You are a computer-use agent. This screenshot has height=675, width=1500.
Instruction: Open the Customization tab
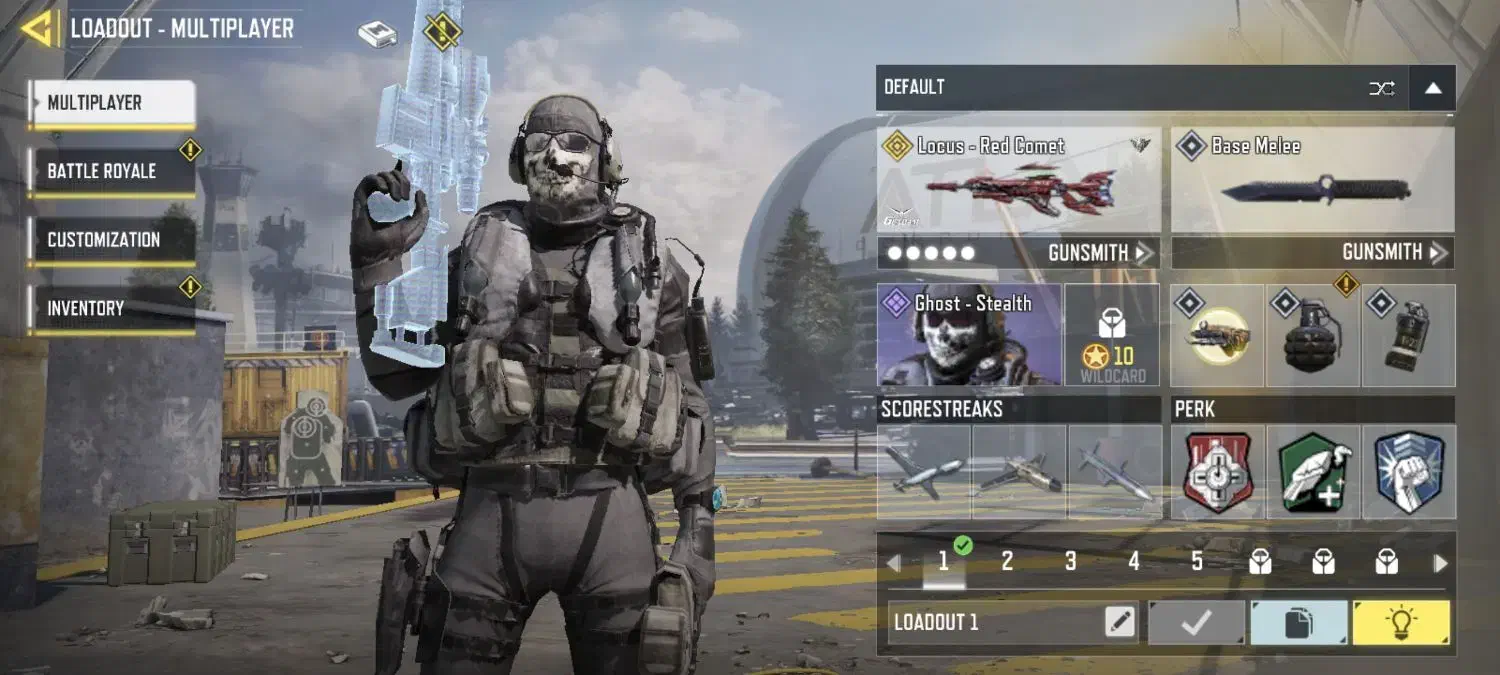pyautogui.click(x=111, y=240)
